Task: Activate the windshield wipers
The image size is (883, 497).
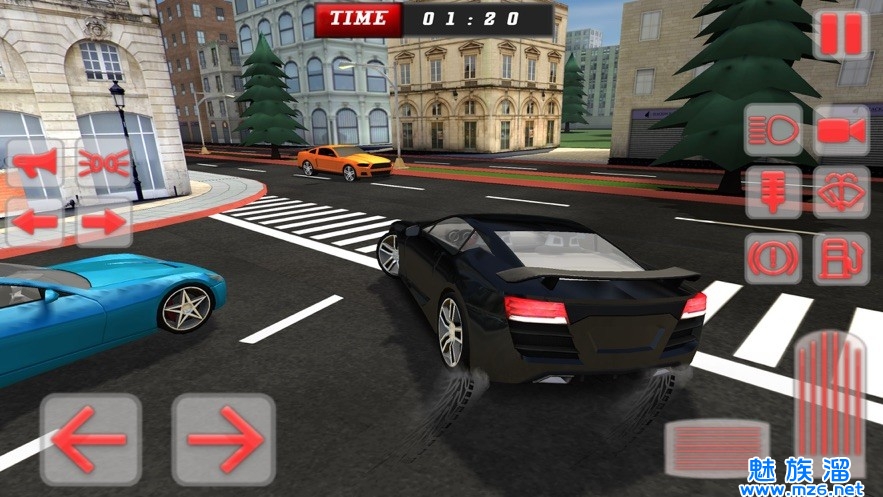Action: (x=840, y=192)
